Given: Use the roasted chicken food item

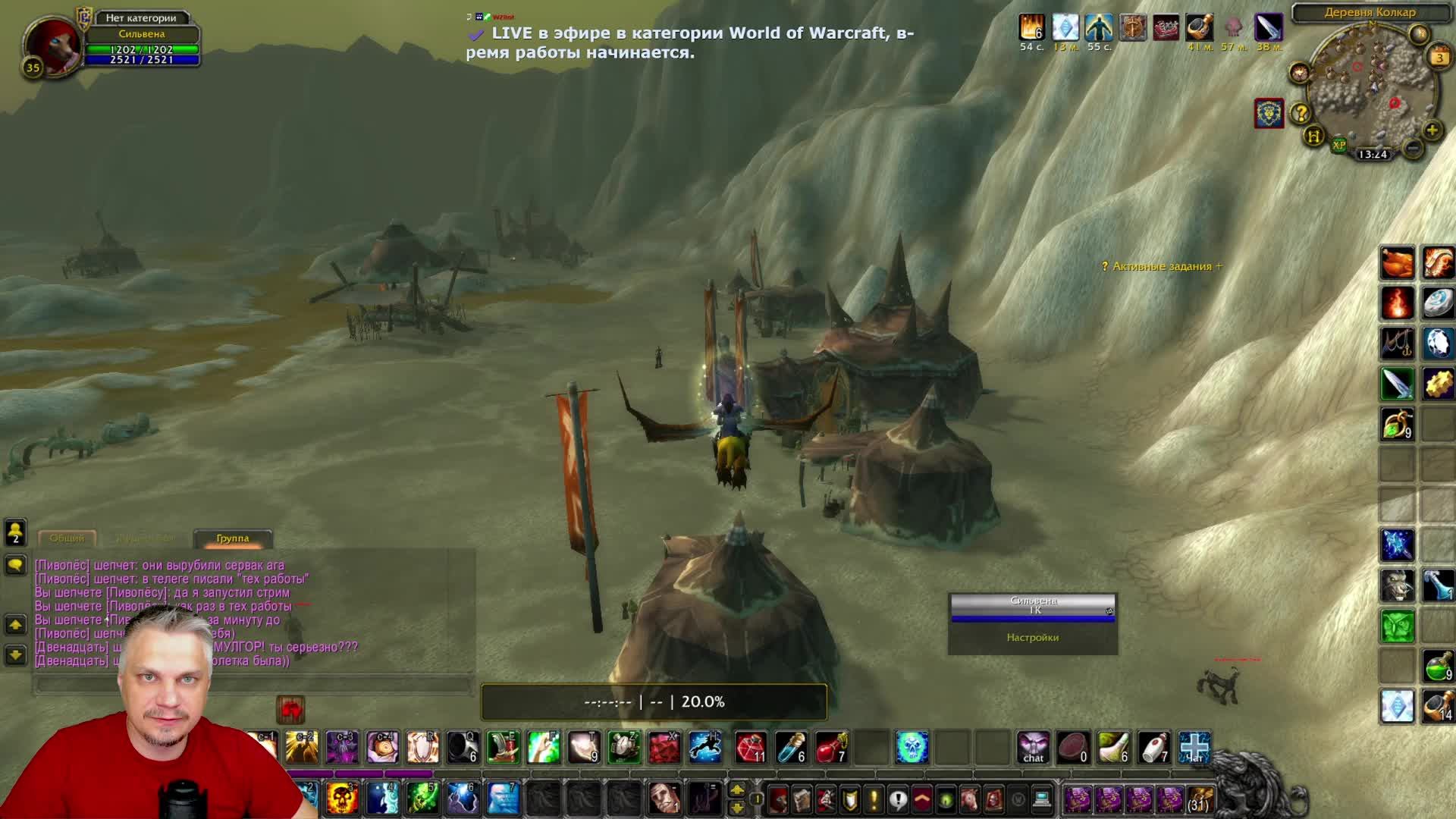Looking at the screenshot, I should 1397,263.
